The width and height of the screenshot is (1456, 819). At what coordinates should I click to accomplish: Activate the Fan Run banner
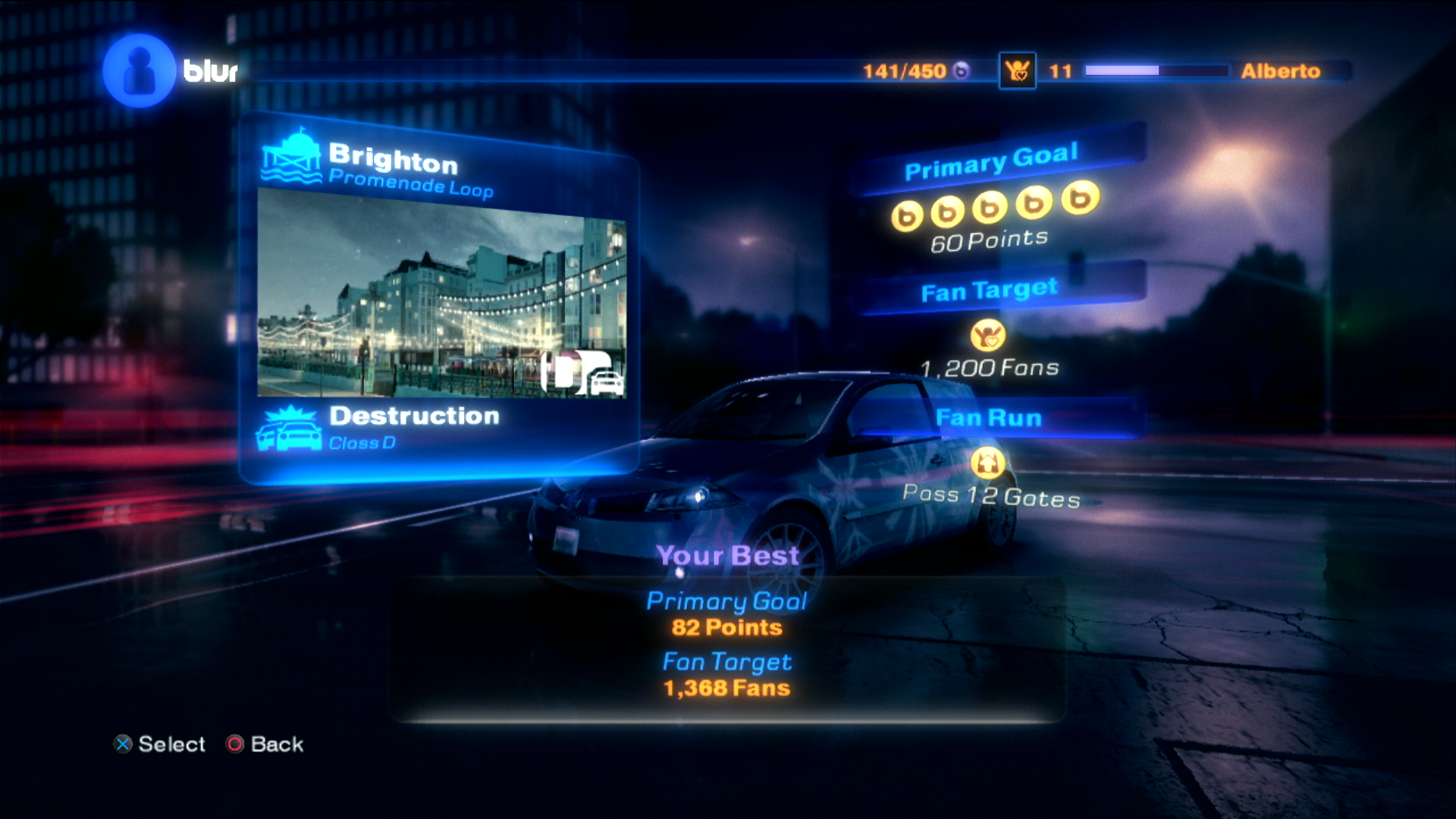989,418
